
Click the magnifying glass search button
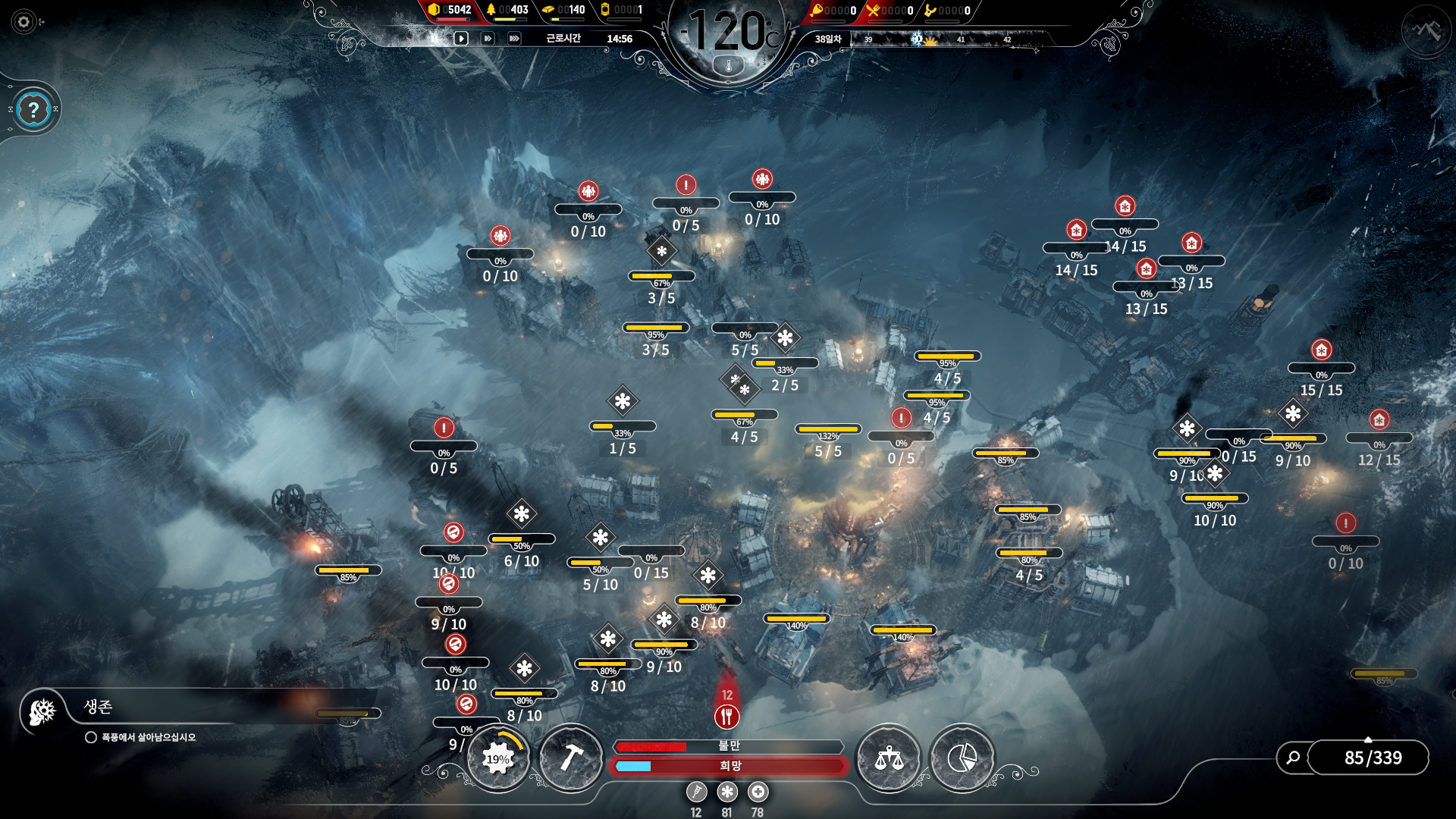[x=1293, y=757]
